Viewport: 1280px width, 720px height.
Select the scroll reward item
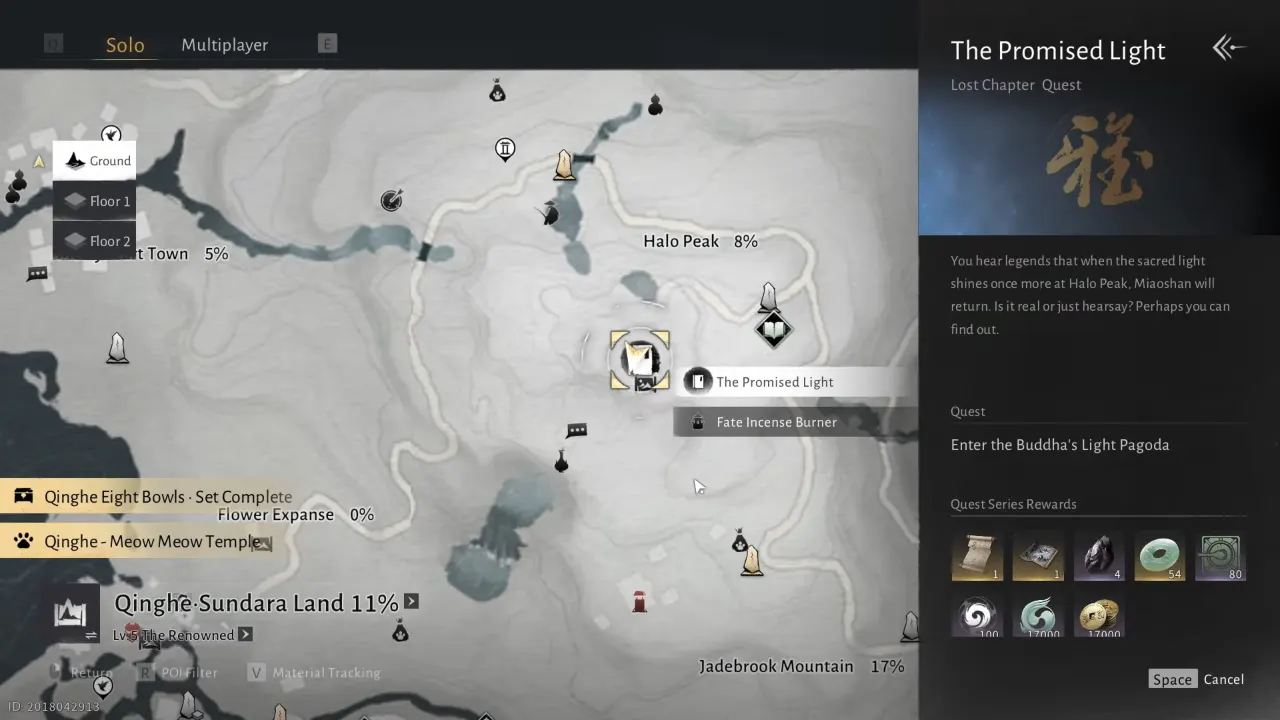click(977, 556)
